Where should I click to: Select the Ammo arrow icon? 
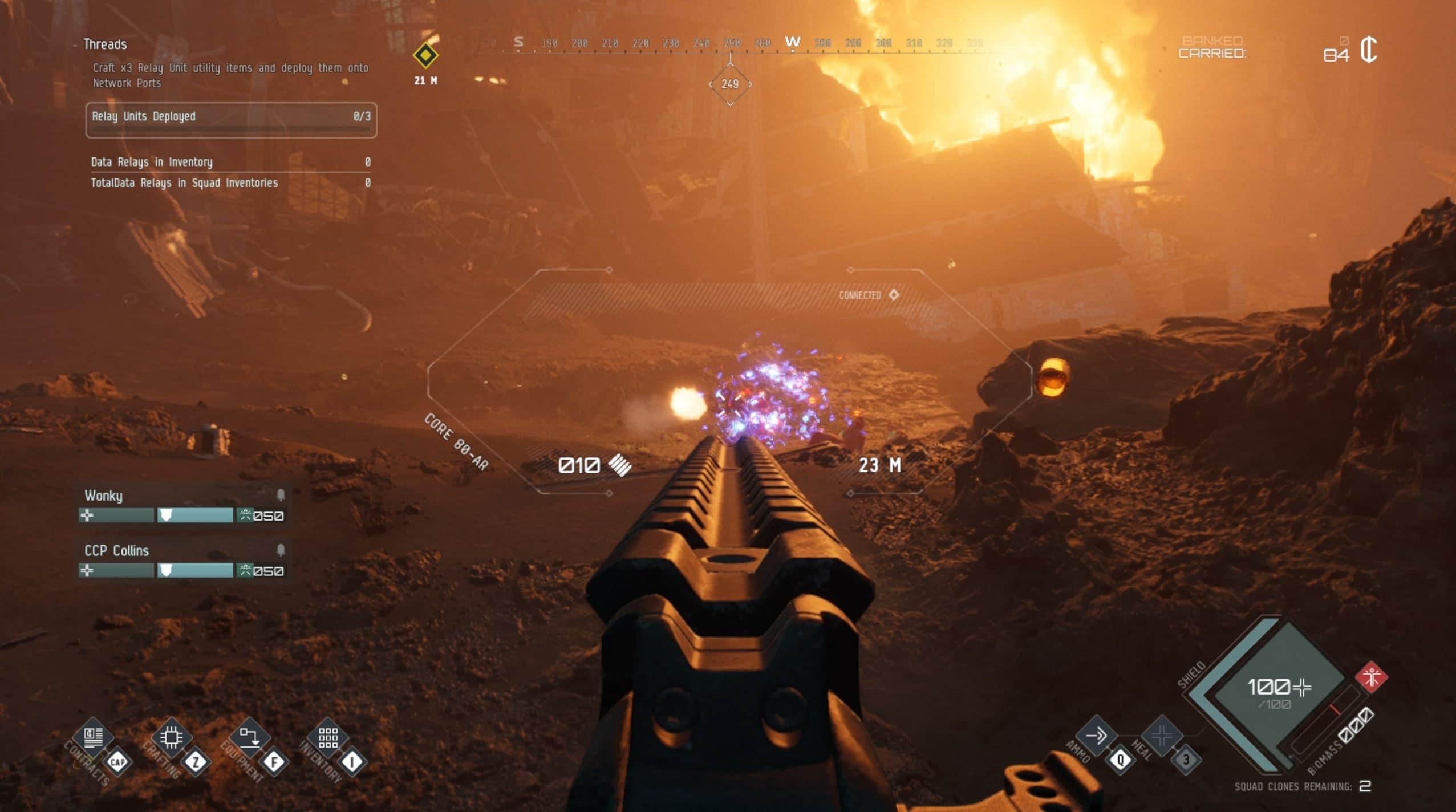[x=1096, y=736]
